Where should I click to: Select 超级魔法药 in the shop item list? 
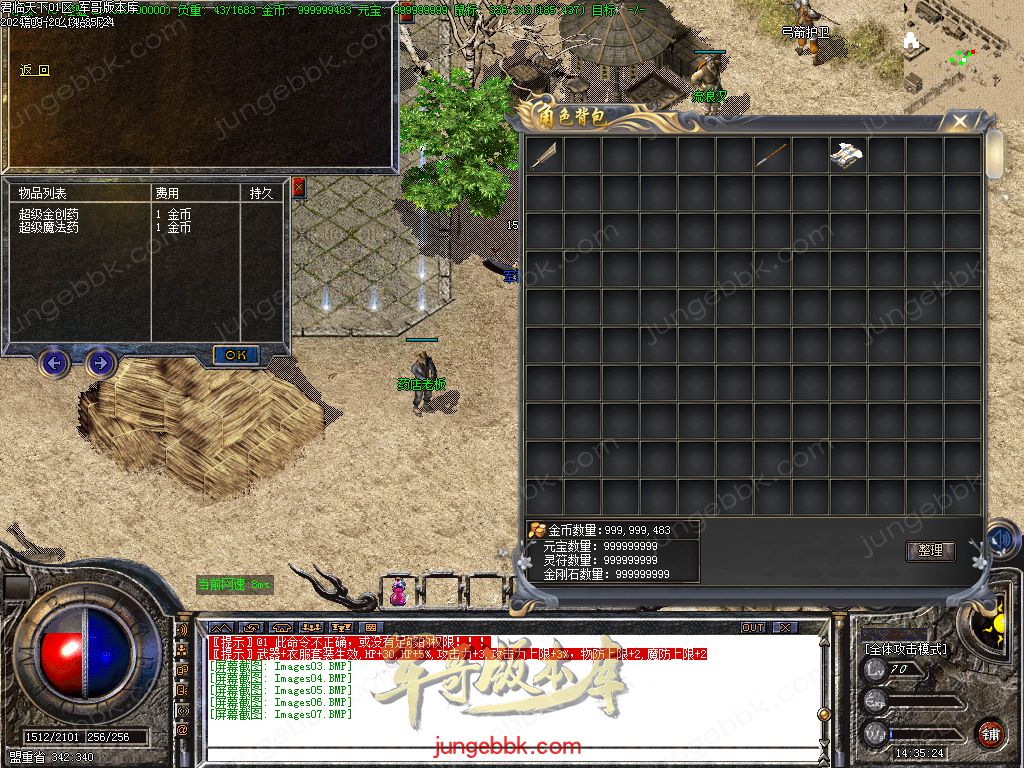49,228
